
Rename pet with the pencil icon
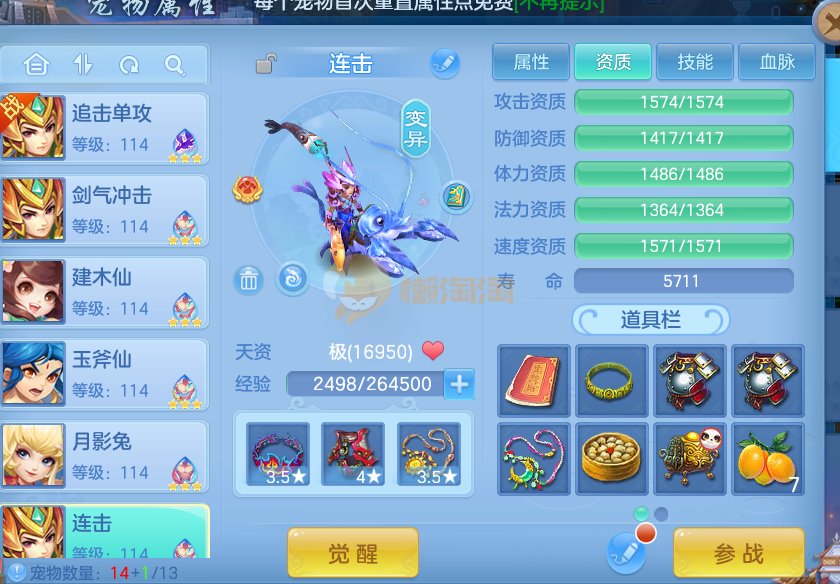click(444, 63)
